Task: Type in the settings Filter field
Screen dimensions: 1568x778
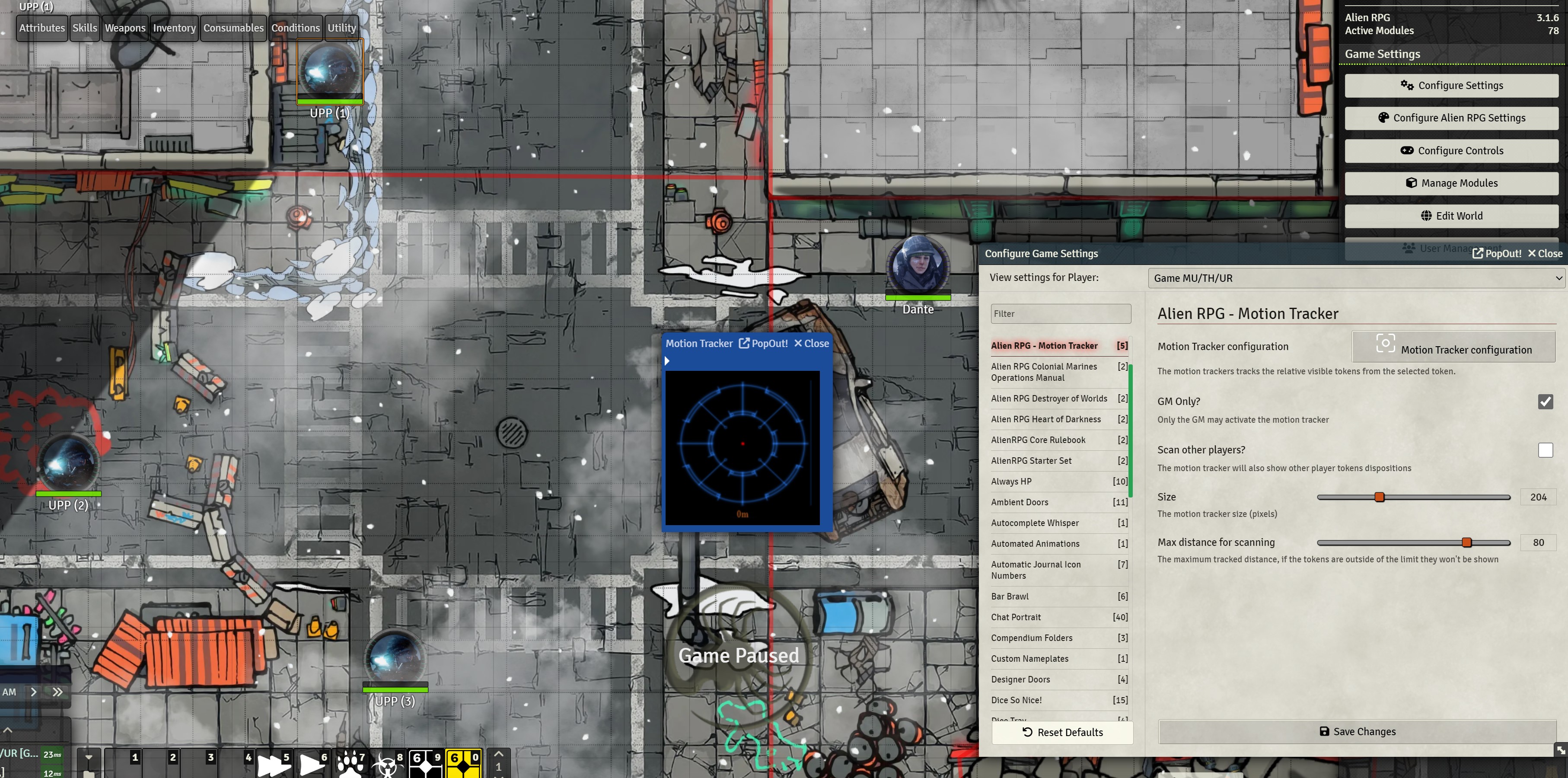Action: point(1061,313)
